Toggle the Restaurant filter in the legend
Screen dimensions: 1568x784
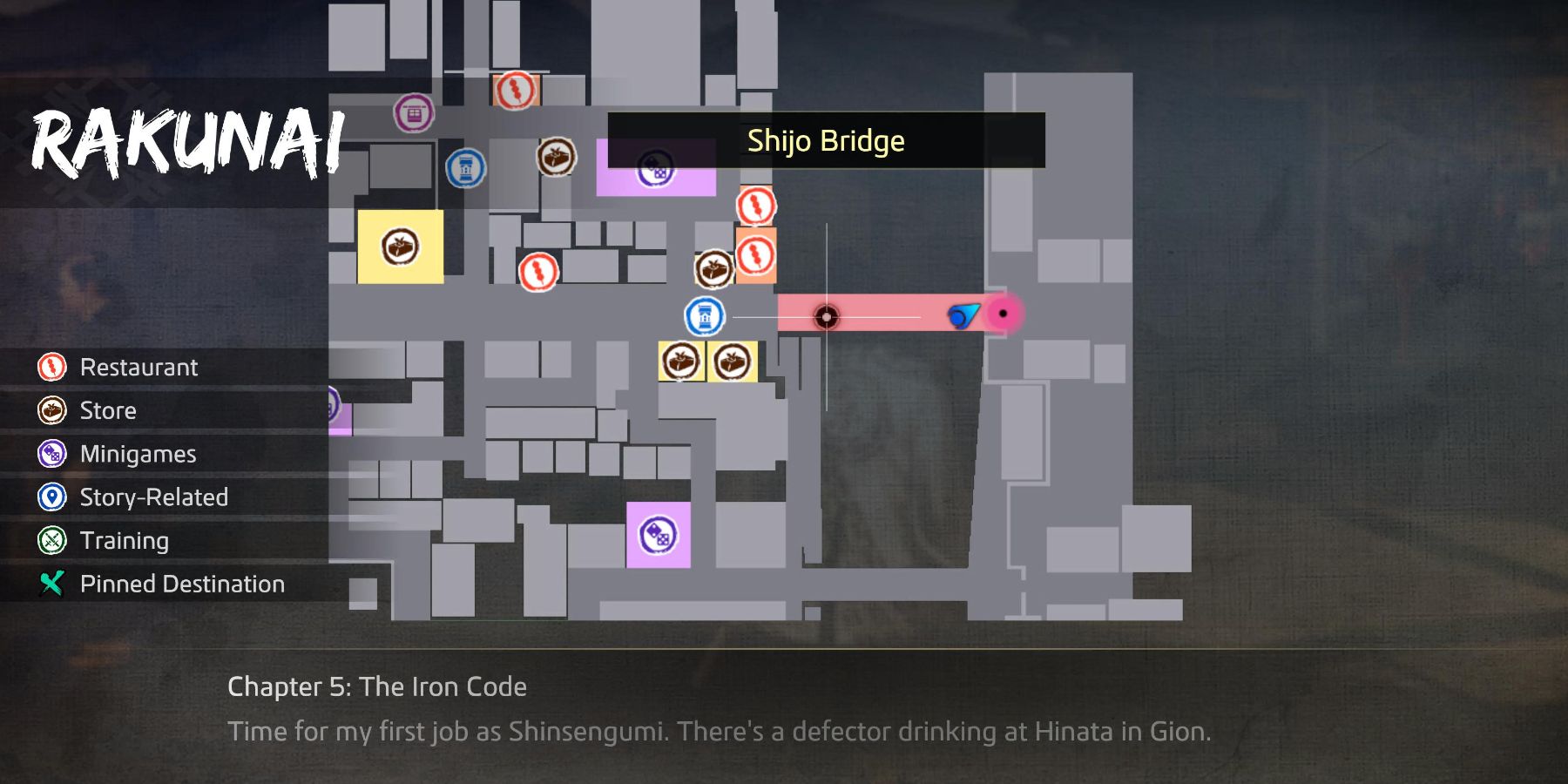[138, 367]
